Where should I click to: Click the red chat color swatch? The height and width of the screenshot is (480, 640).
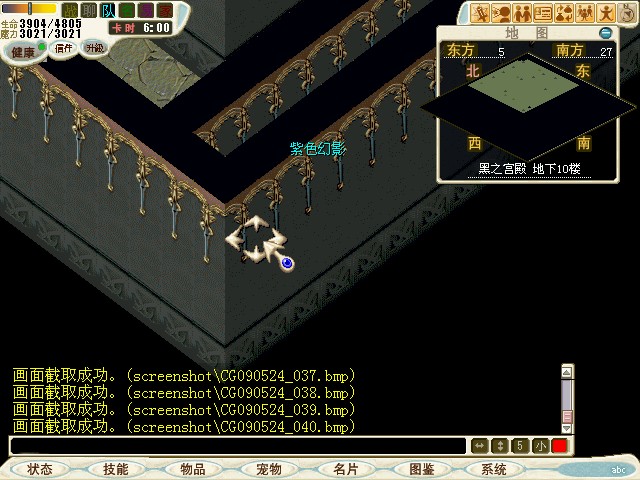click(559, 446)
